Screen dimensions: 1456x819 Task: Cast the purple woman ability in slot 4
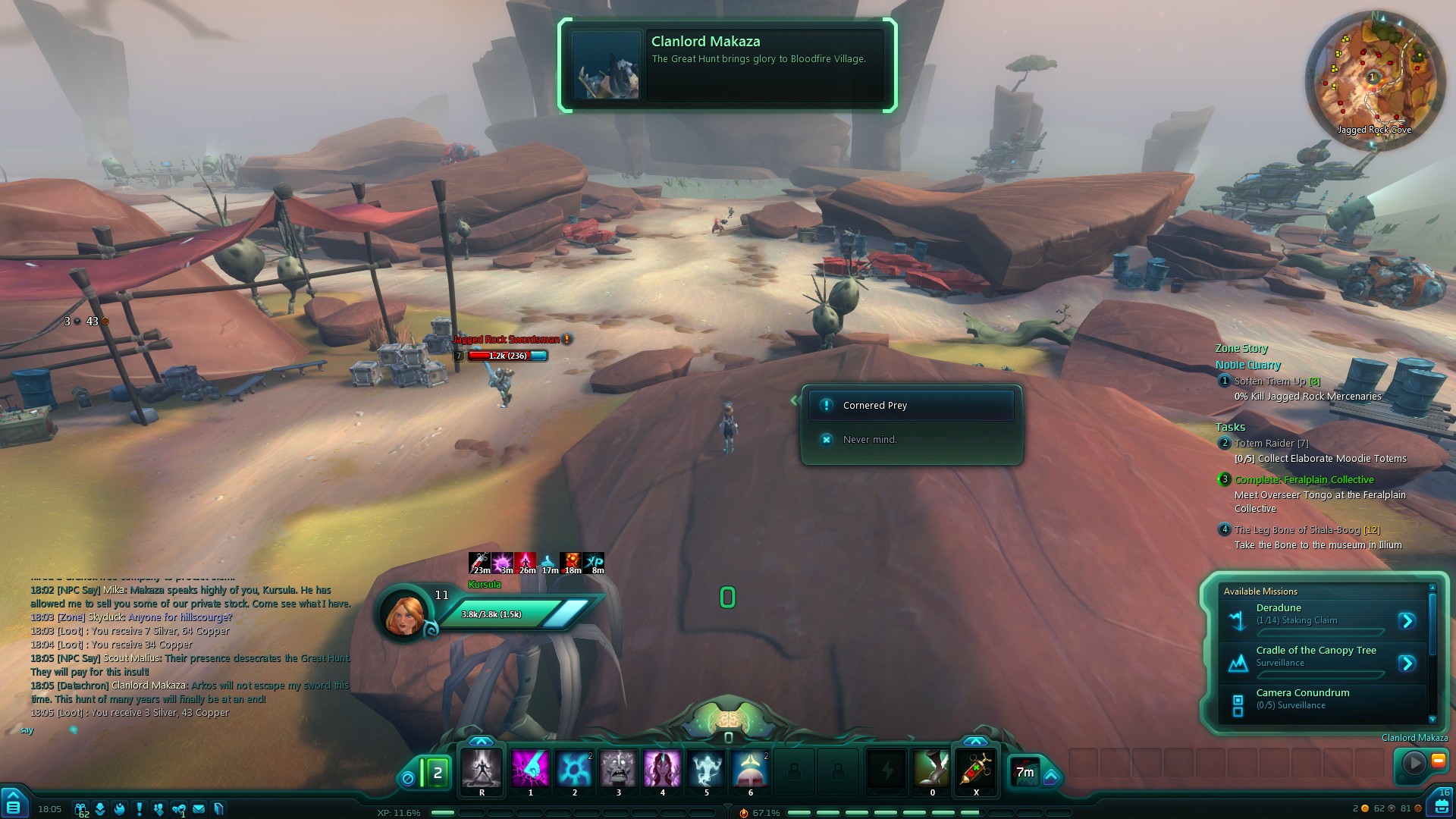point(662,769)
